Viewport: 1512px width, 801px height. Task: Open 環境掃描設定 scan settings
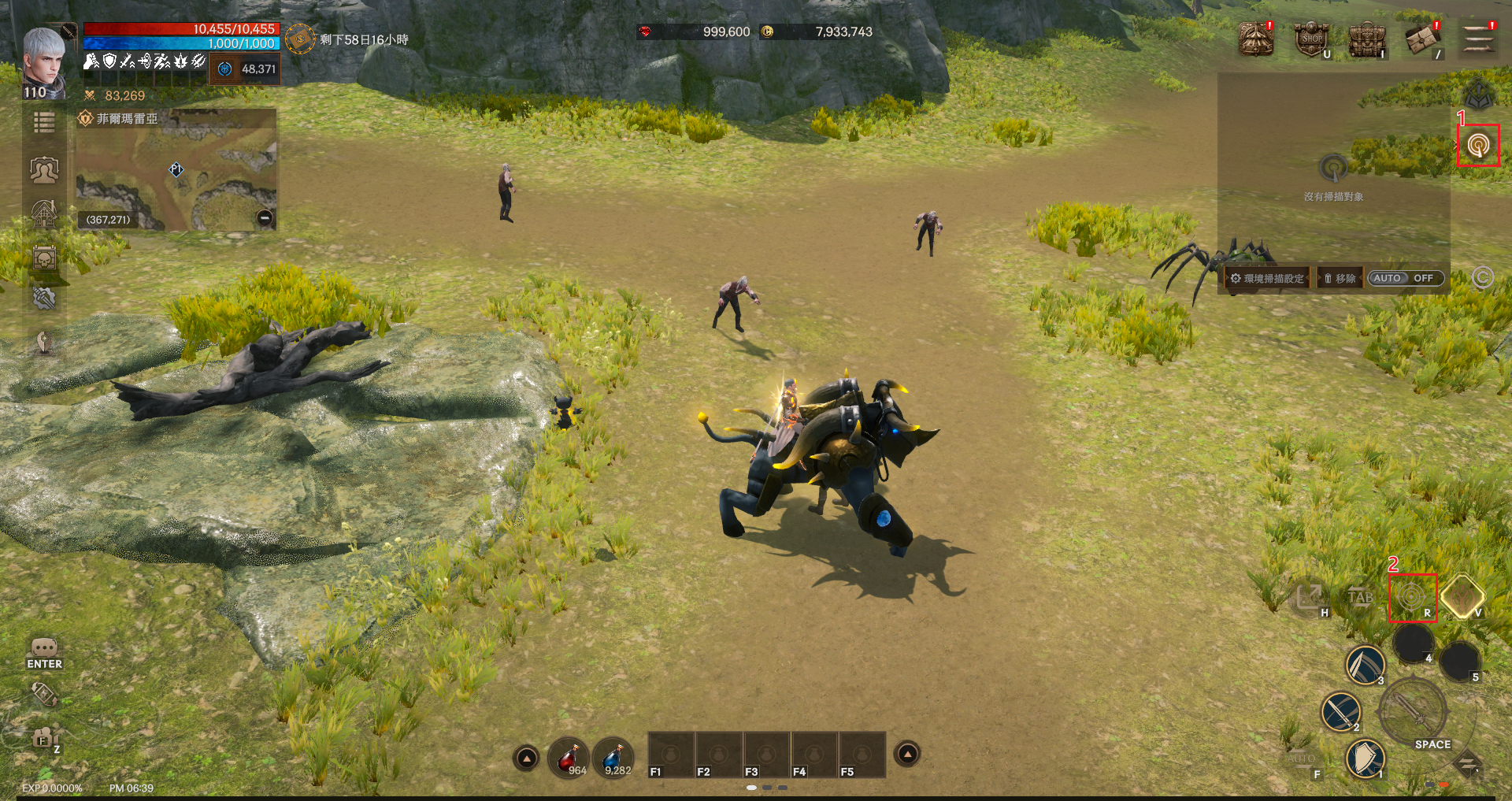(1268, 279)
